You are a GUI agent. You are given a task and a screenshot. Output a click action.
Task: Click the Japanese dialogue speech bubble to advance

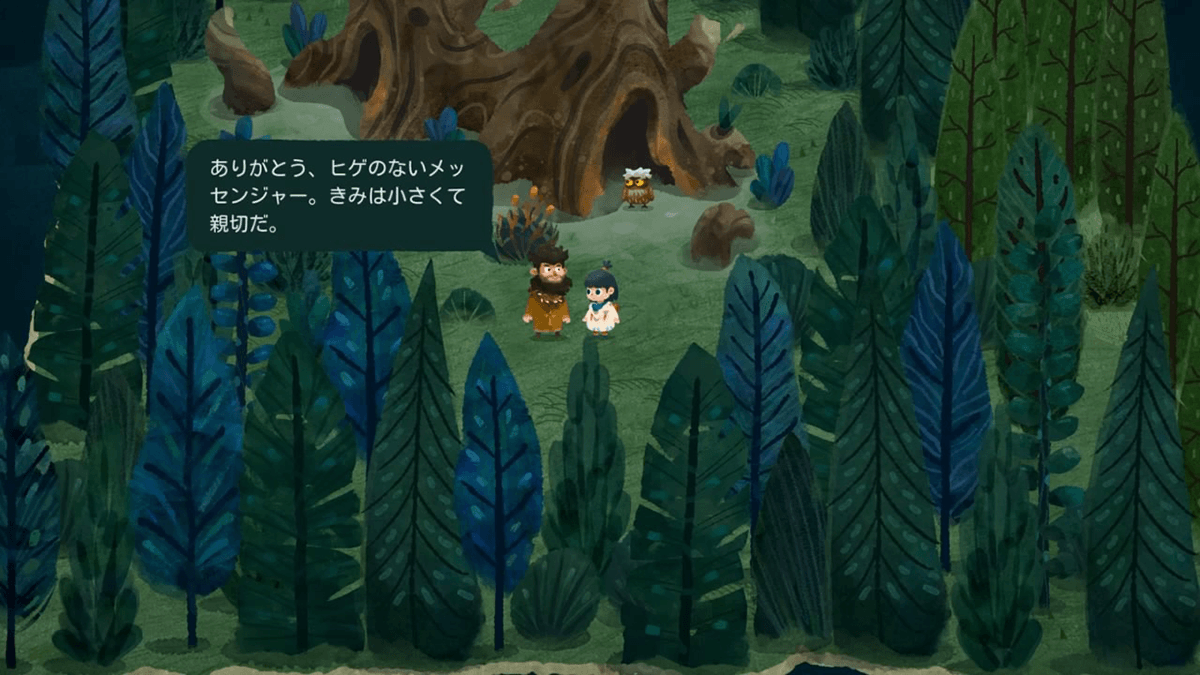[x=339, y=195]
